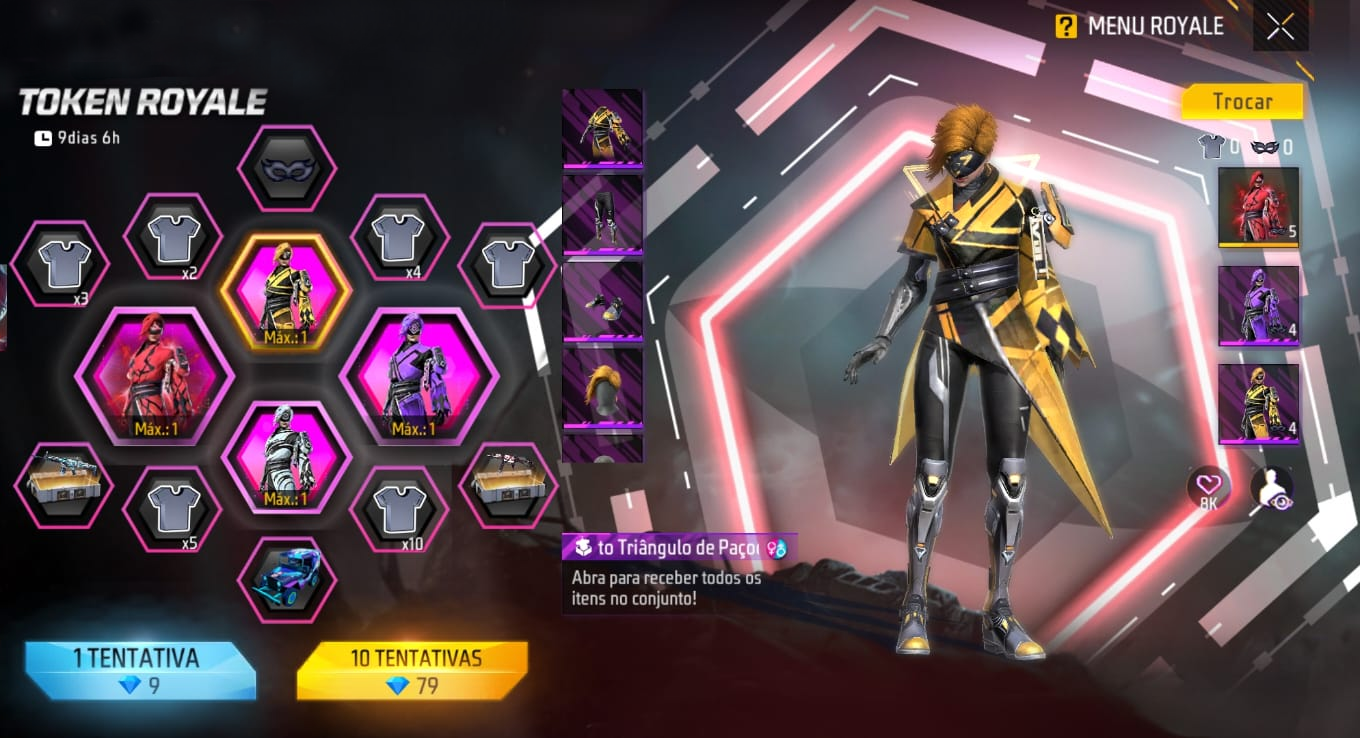Select the yellow outfit grand prize hexagon
1360x738 pixels.
[x=286, y=292]
